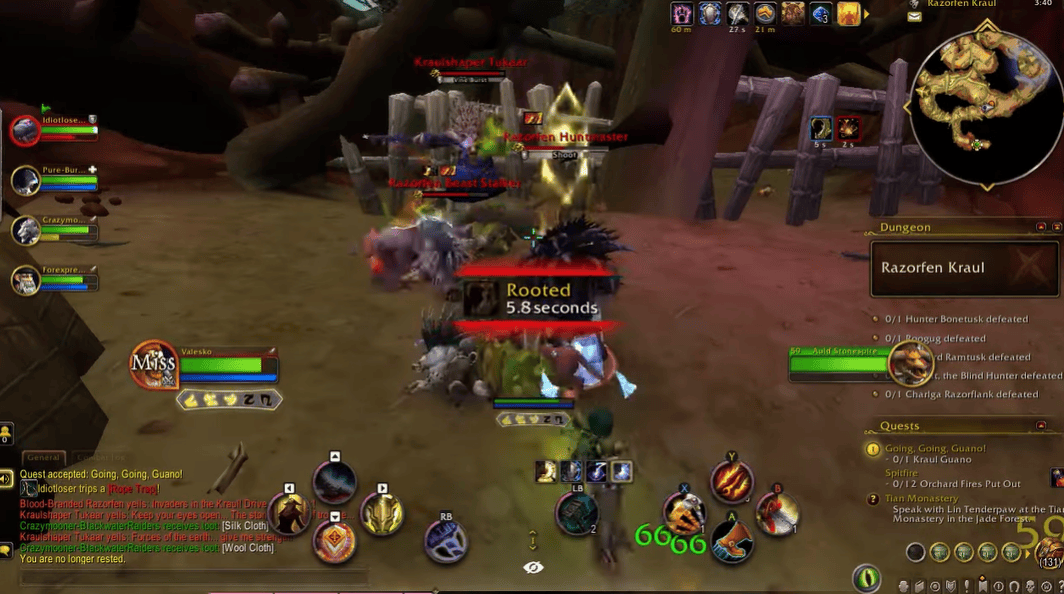Activate the golden armor ability
This screenshot has width=1064, height=594.
[382, 514]
